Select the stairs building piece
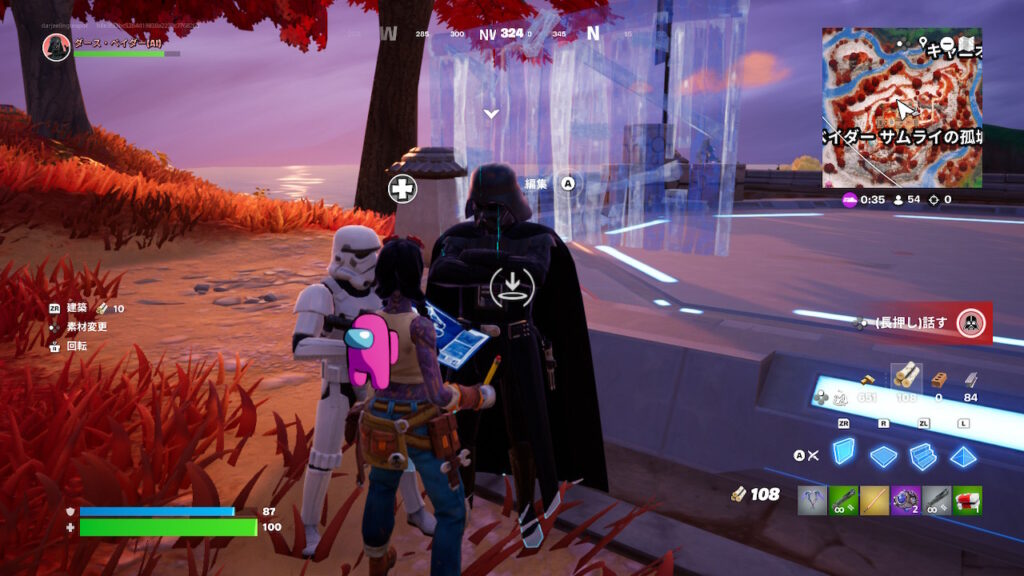The image size is (1024, 576). (923, 456)
